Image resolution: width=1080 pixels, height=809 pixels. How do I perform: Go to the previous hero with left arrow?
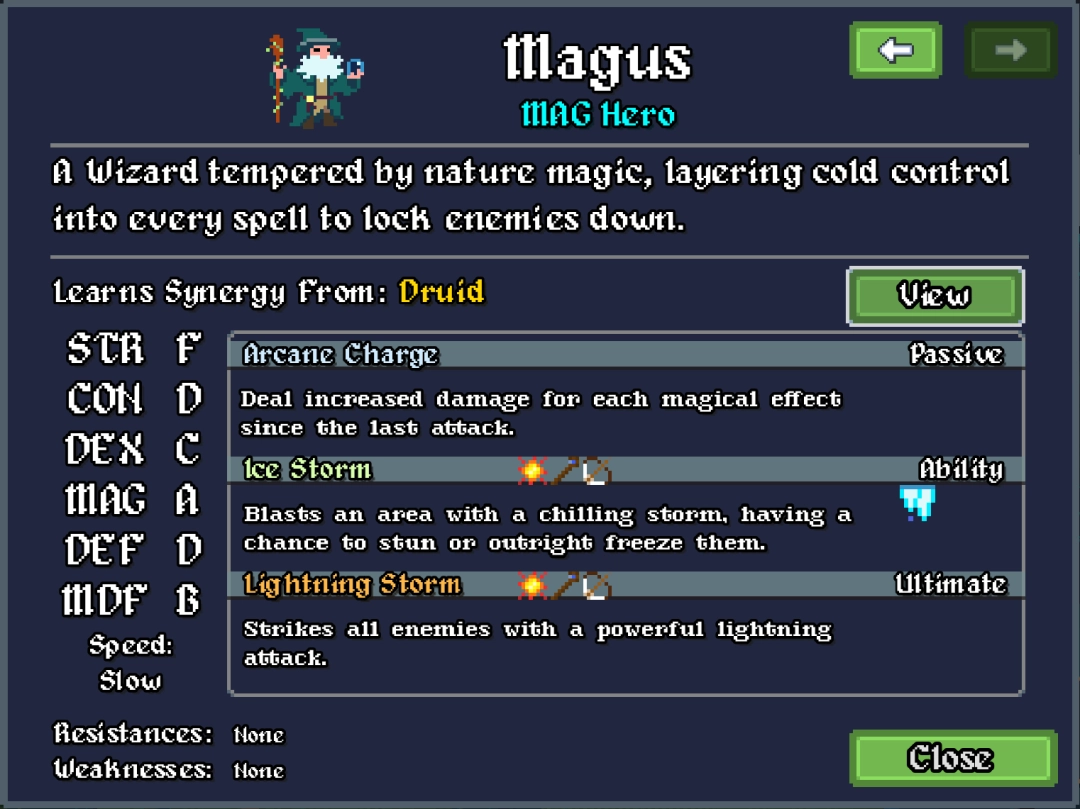point(895,50)
